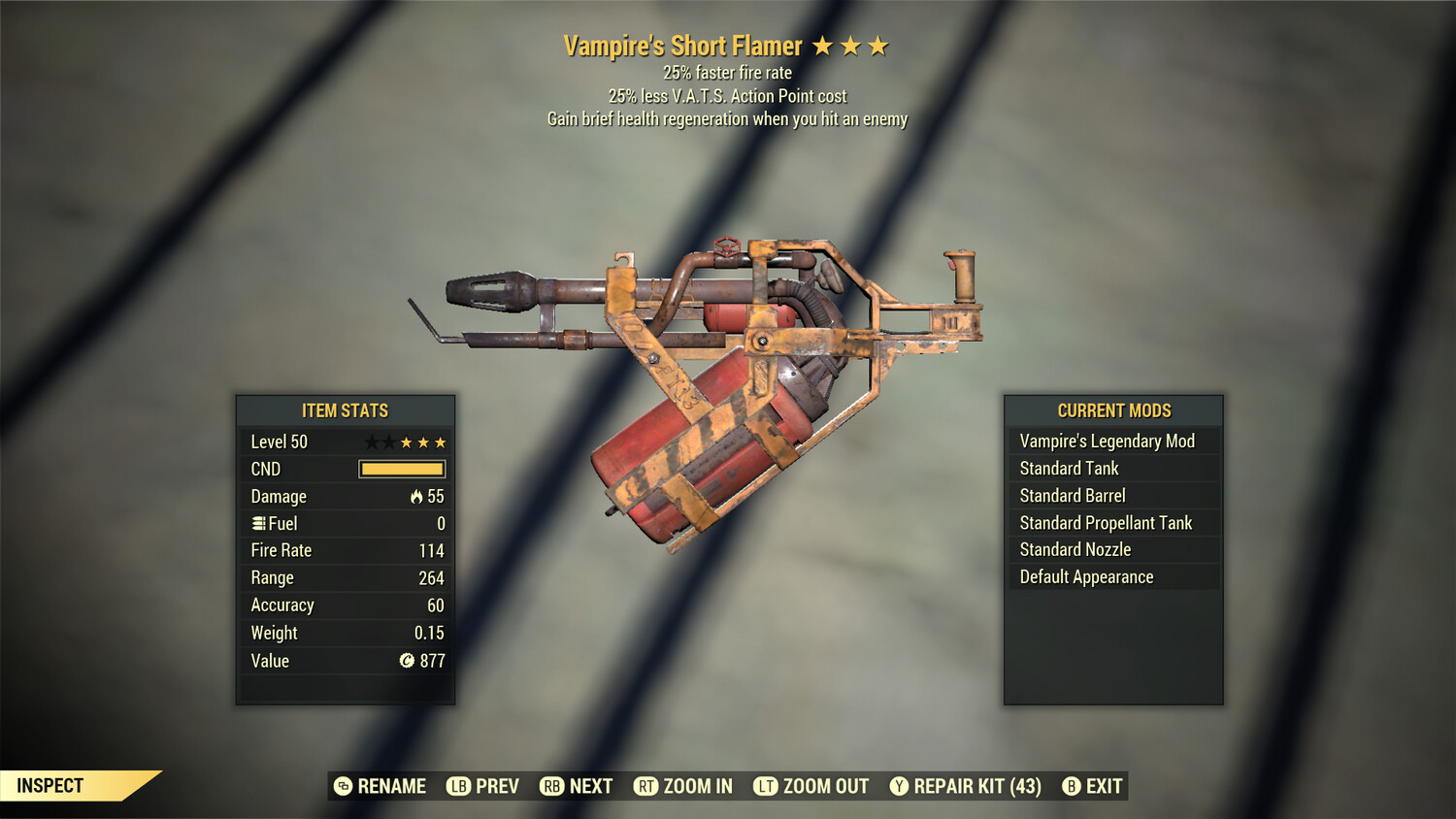Click the filled star beside Level 50
Viewport: 1456px width, 819px height.
pos(409,442)
